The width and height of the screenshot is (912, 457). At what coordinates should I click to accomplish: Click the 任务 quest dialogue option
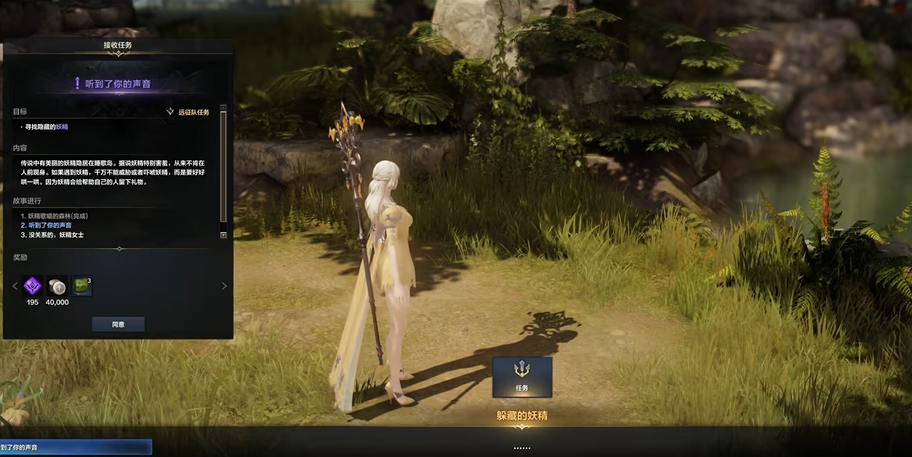521,376
